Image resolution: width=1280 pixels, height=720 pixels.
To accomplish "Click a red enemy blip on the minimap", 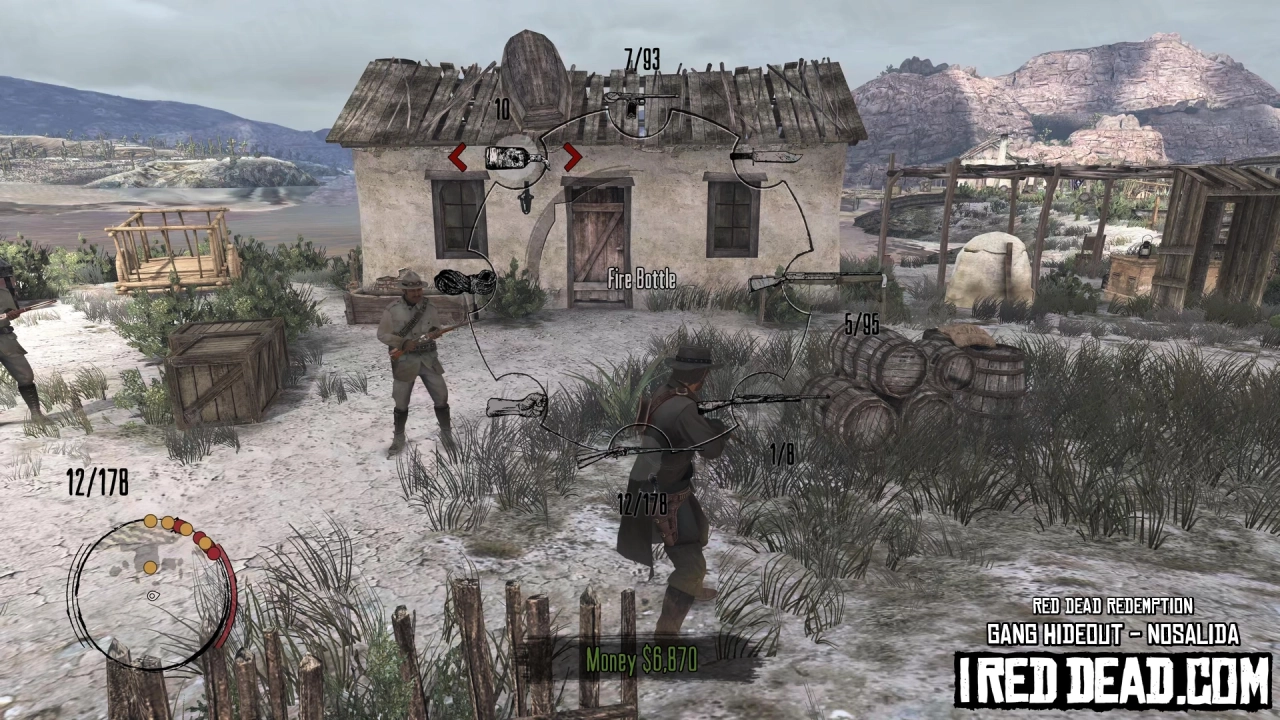I will click(214, 552).
